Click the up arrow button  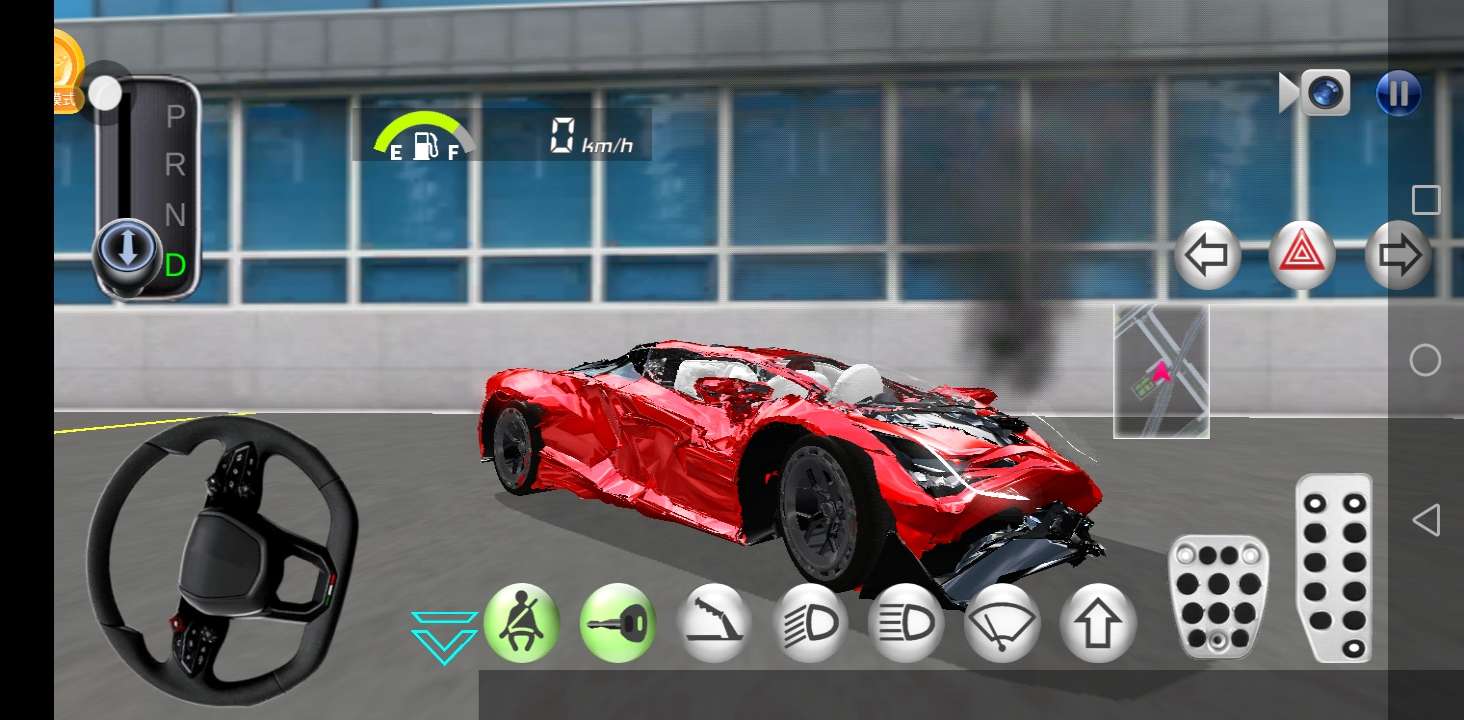1098,623
